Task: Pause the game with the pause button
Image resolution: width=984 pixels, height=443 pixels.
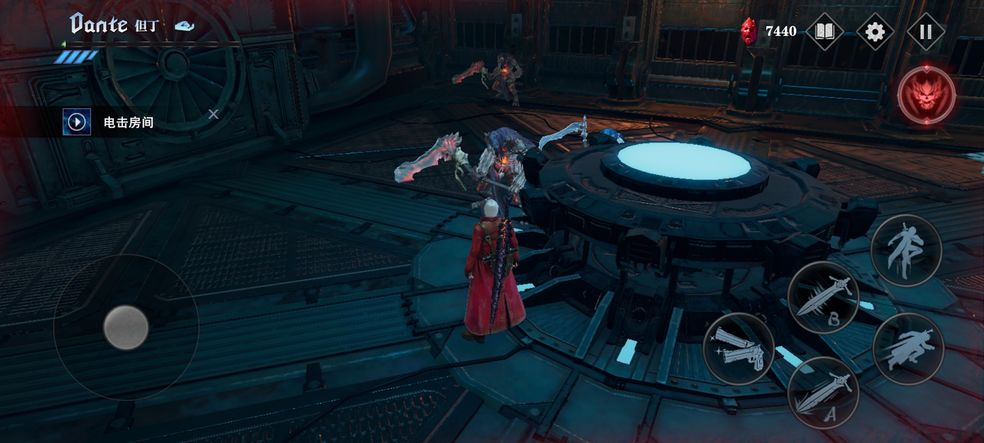Action: [x=925, y=31]
